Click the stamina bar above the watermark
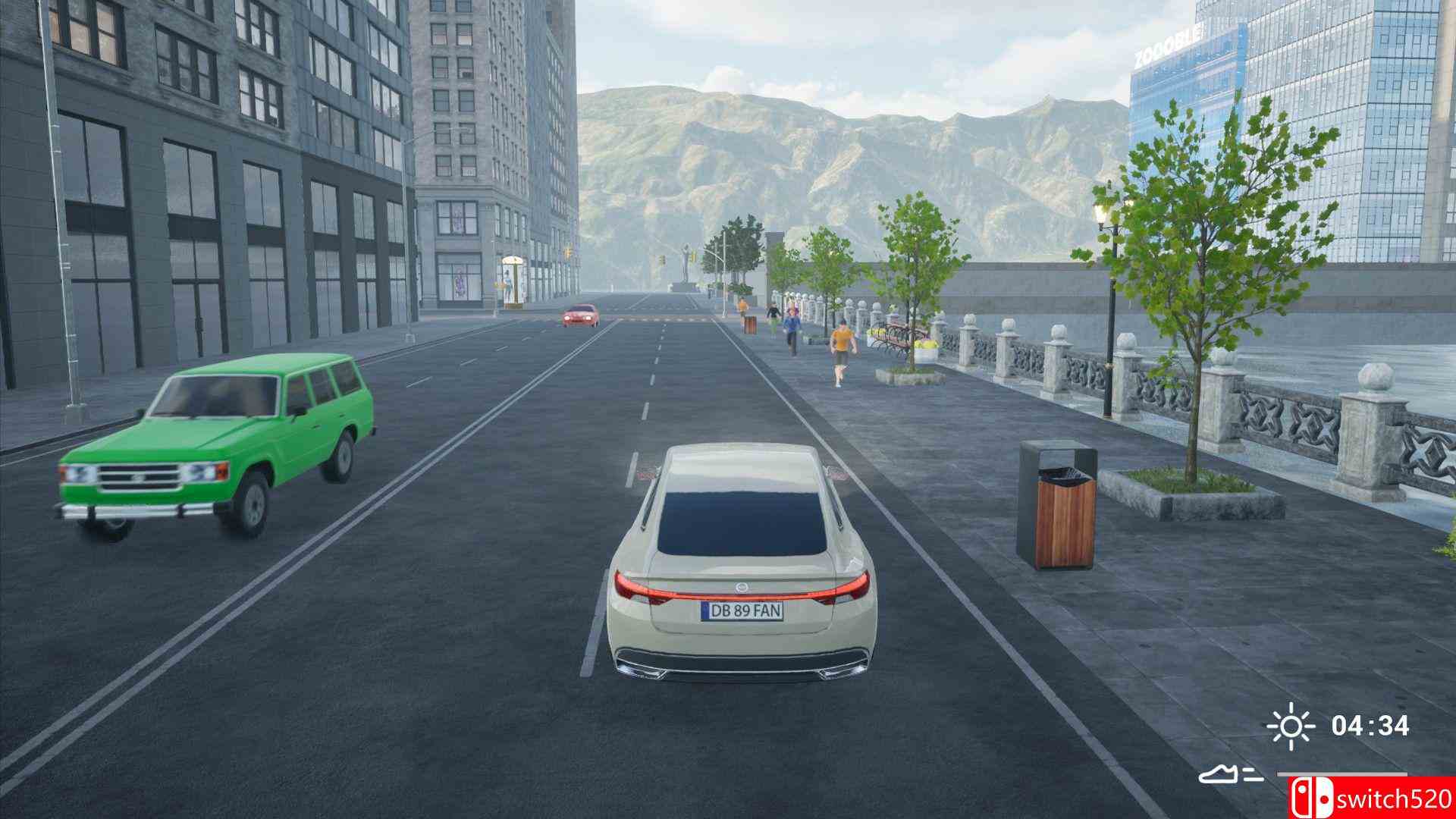Viewport: 1456px width, 819px height. coord(1342,774)
